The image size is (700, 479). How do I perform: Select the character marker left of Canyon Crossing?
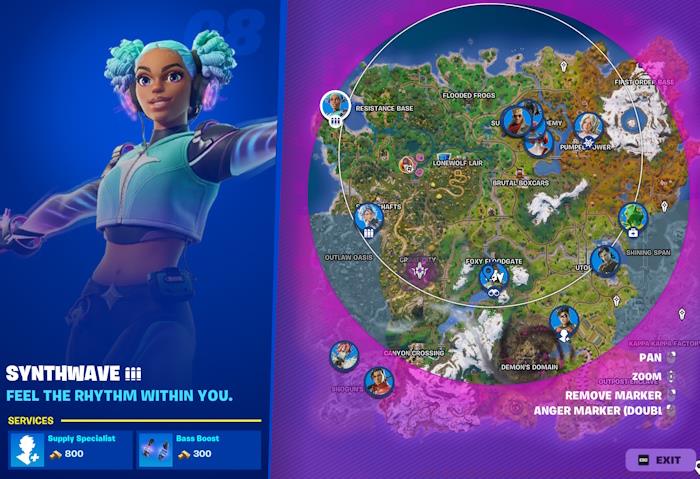[x=344, y=355]
